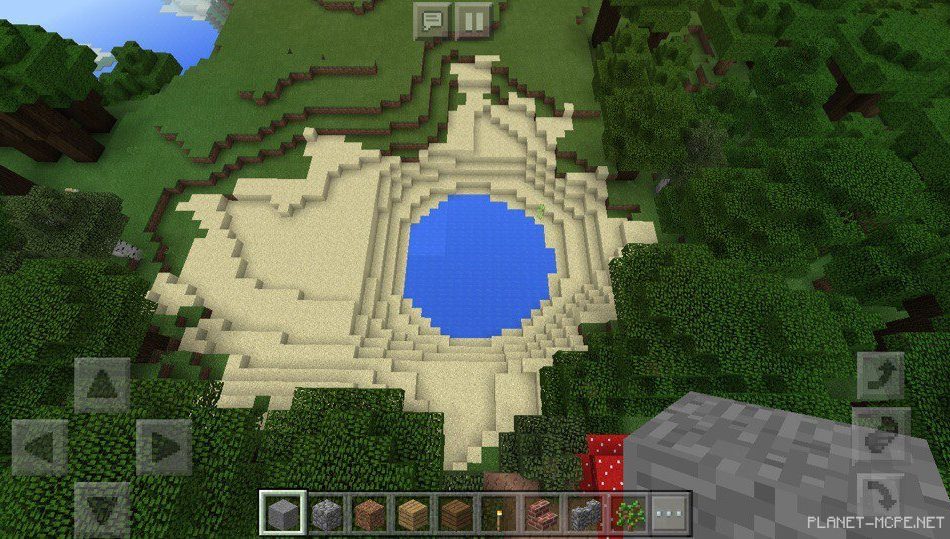The image size is (950, 539).
Task: Open the chat button
Action: click(433, 20)
